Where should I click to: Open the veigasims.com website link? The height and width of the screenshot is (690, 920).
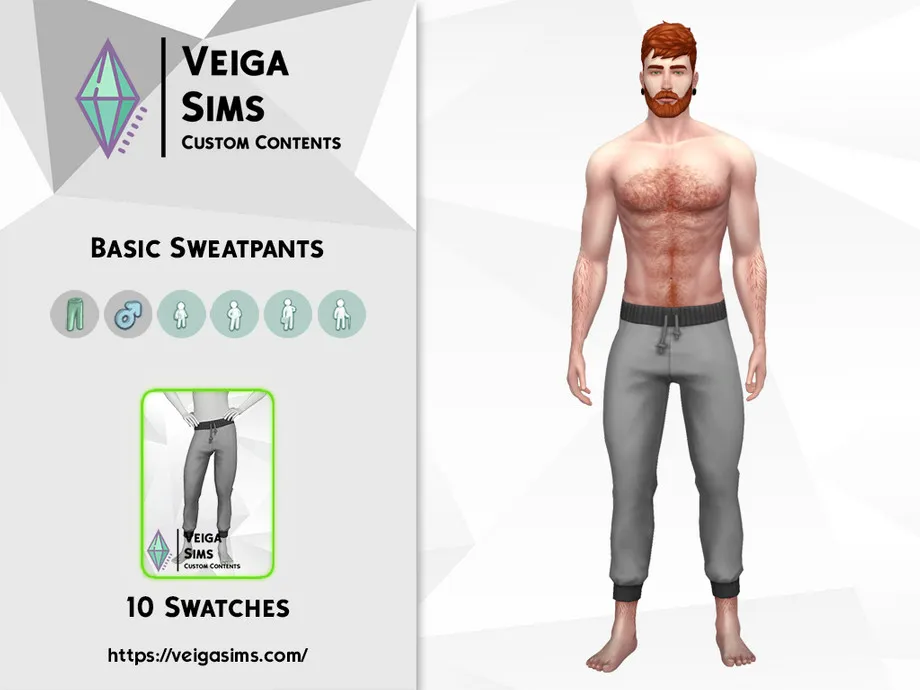pyautogui.click(x=207, y=656)
